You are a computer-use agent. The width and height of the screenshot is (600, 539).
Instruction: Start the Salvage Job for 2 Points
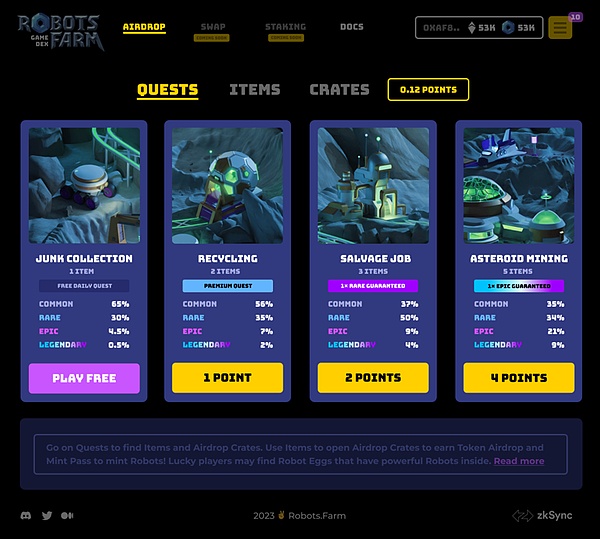(373, 378)
